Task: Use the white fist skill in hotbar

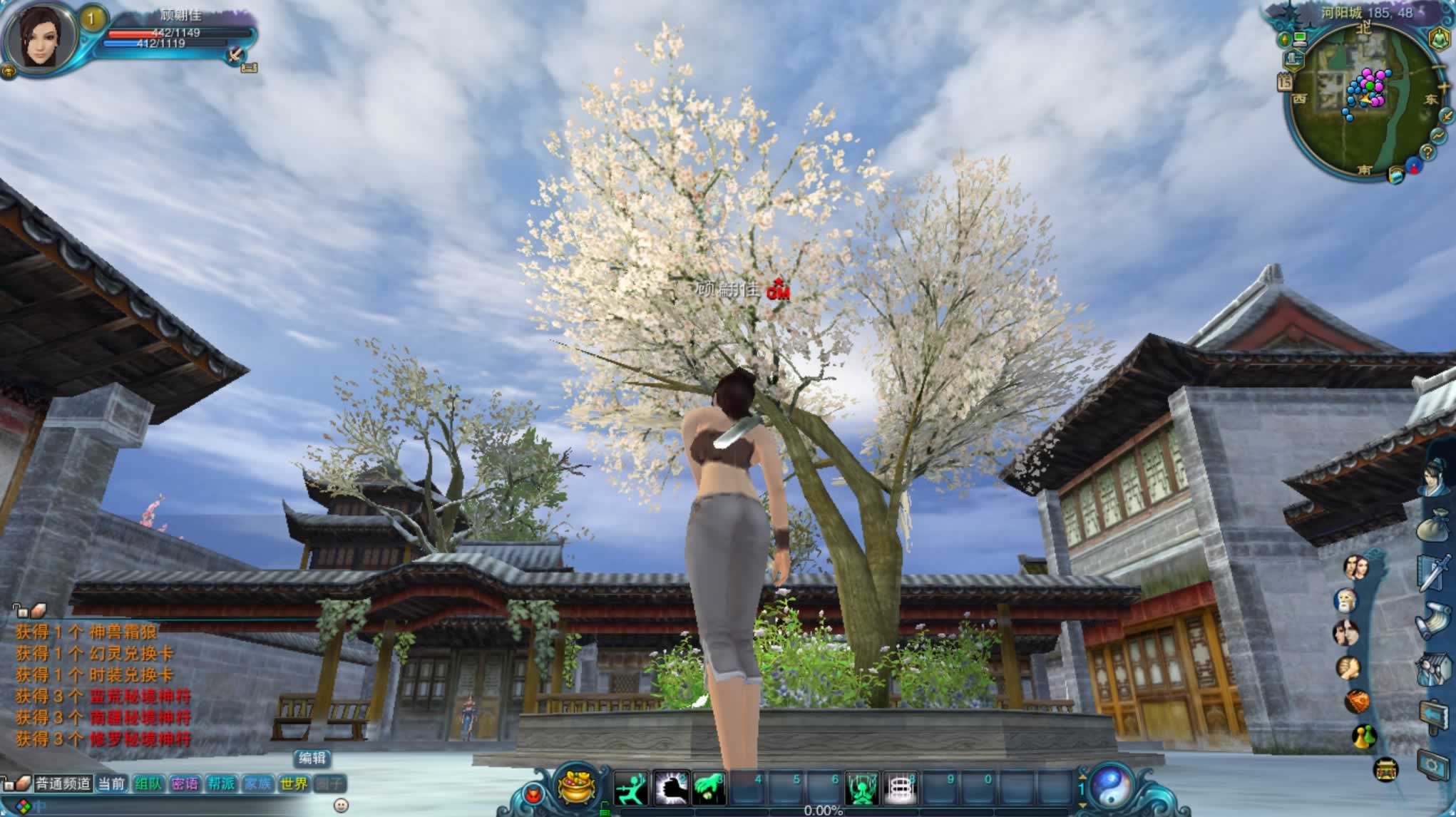Action: click(x=670, y=788)
